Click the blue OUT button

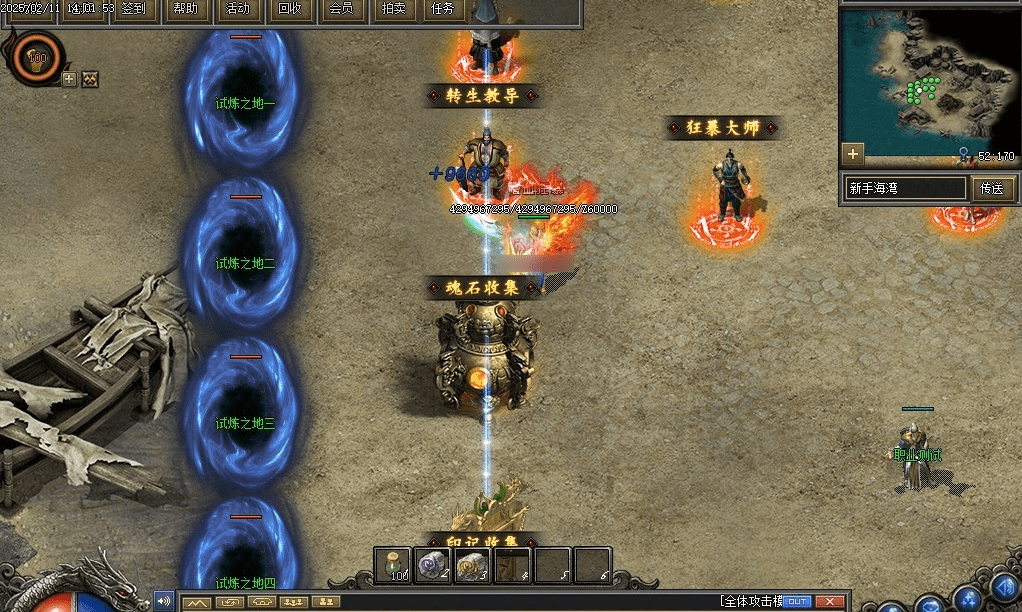(x=797, y=601)
